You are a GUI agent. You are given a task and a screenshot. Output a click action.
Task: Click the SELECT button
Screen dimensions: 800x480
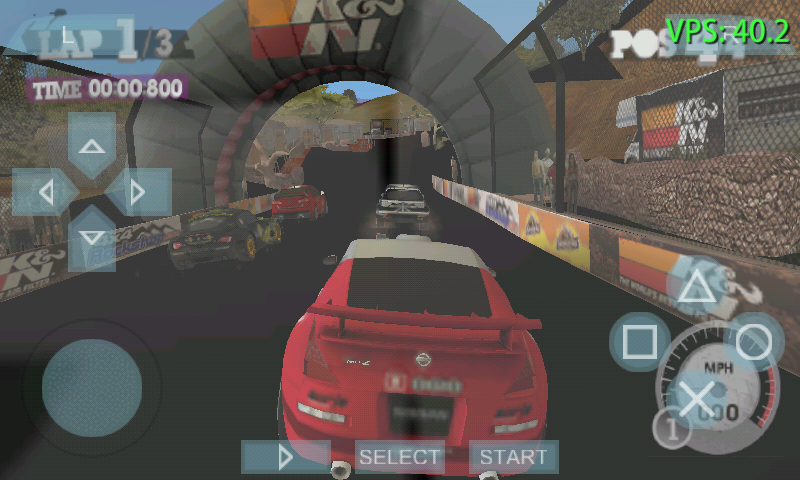[400, 457]
